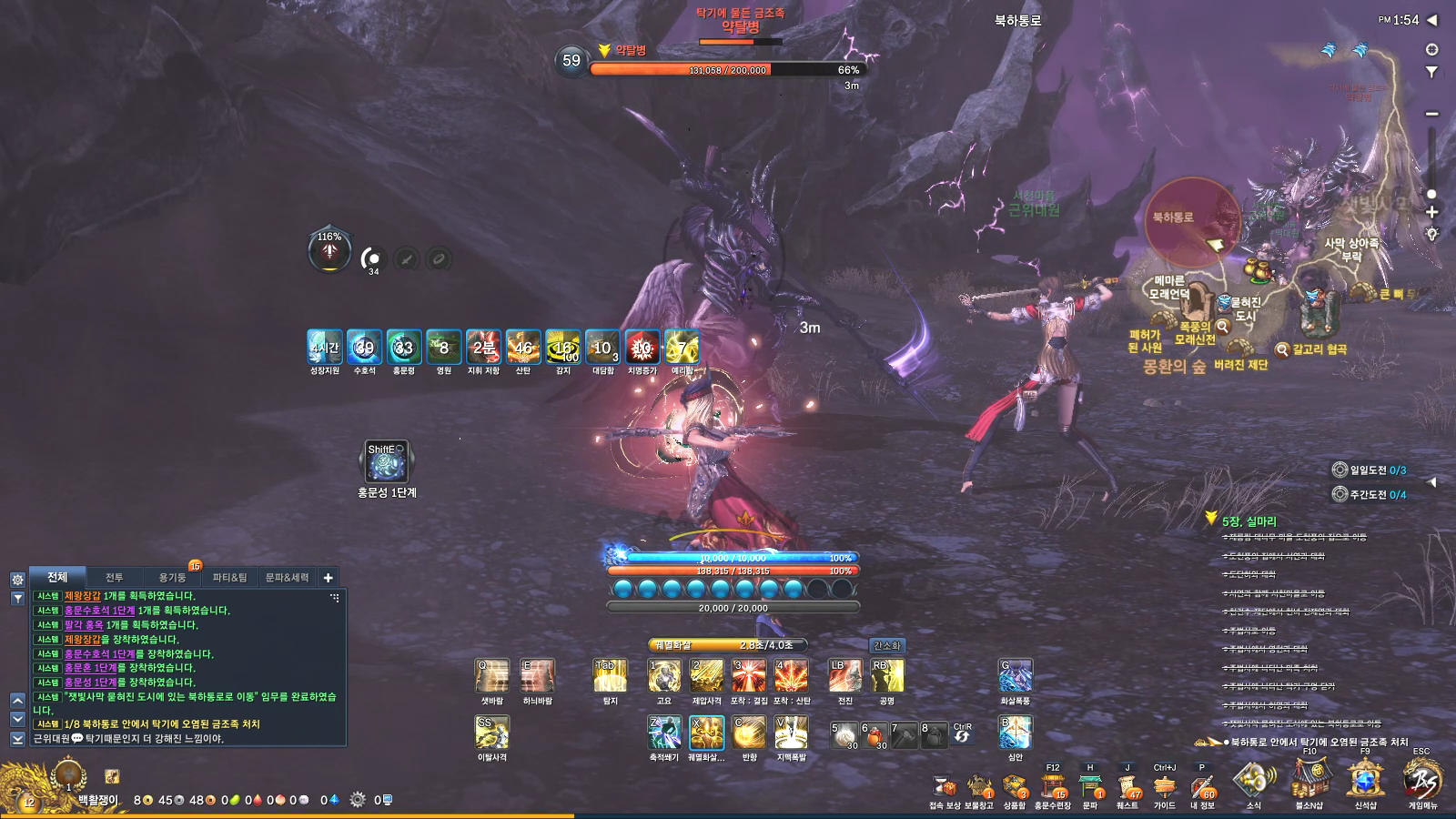Screen dimensions: 1456x819
Task: Use the 탐지 skill icon
Action: [610, 677]
